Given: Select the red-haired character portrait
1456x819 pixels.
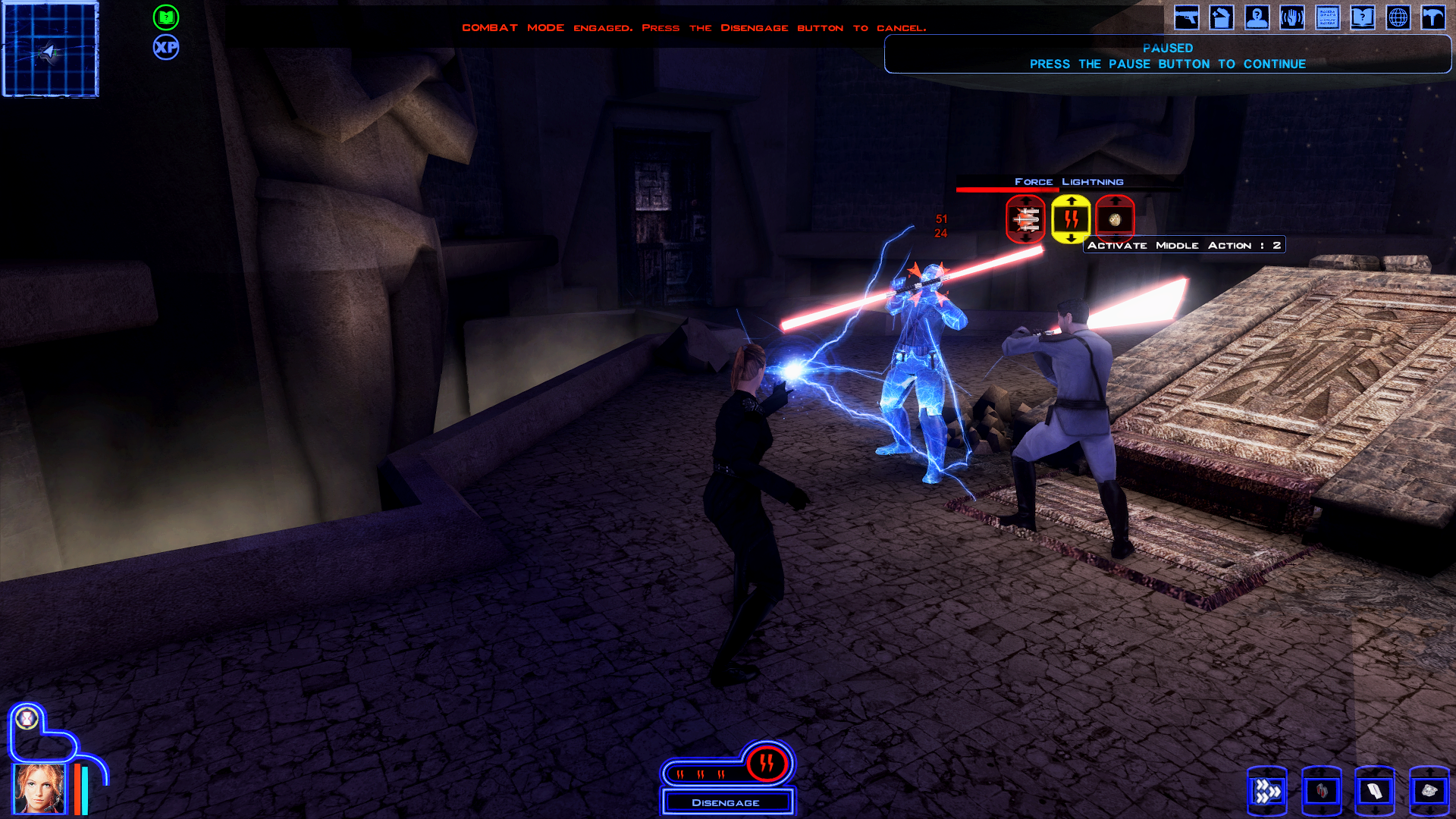Looking at the screenshot, I should (x=38, y=789).
